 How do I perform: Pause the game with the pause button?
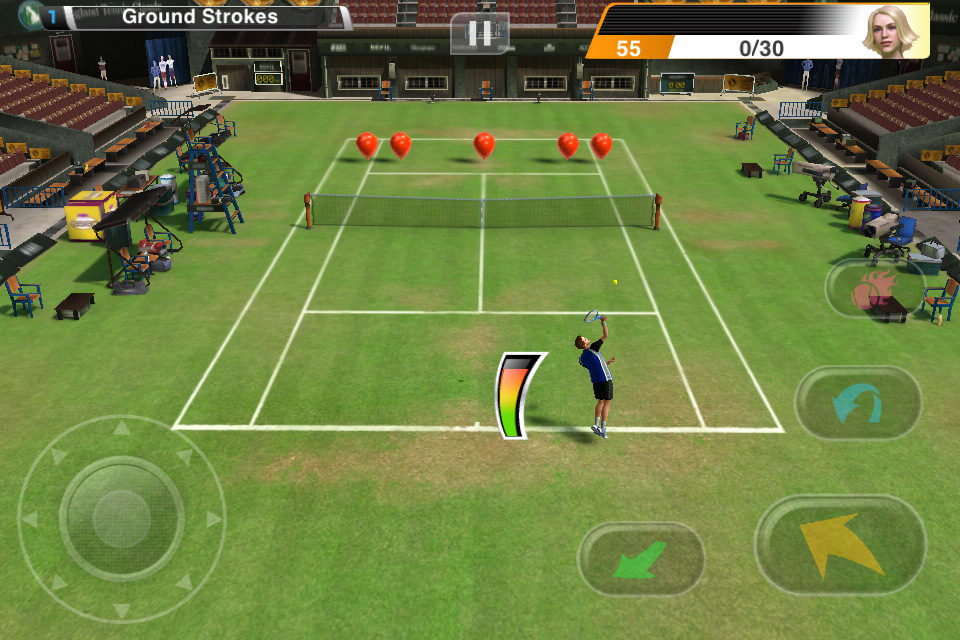coord(480,33)
